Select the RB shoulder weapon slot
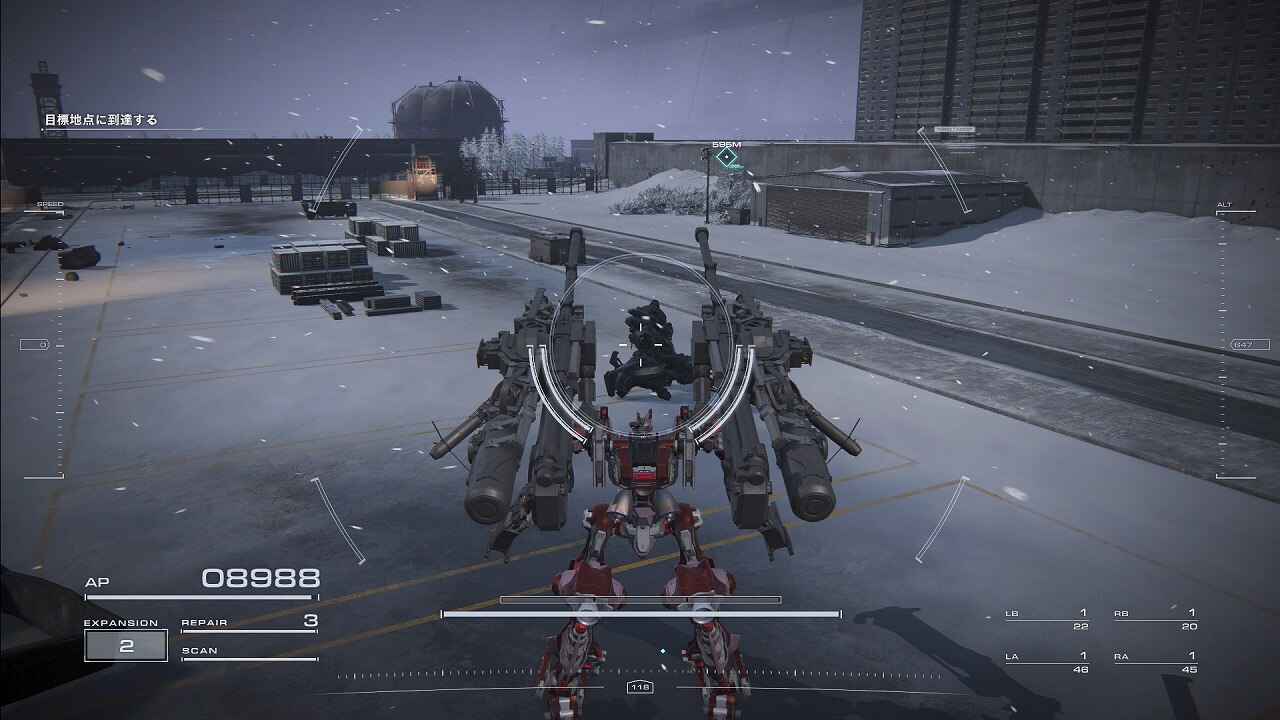This screenshot has height=720, width=1280. pos(1155,619)
